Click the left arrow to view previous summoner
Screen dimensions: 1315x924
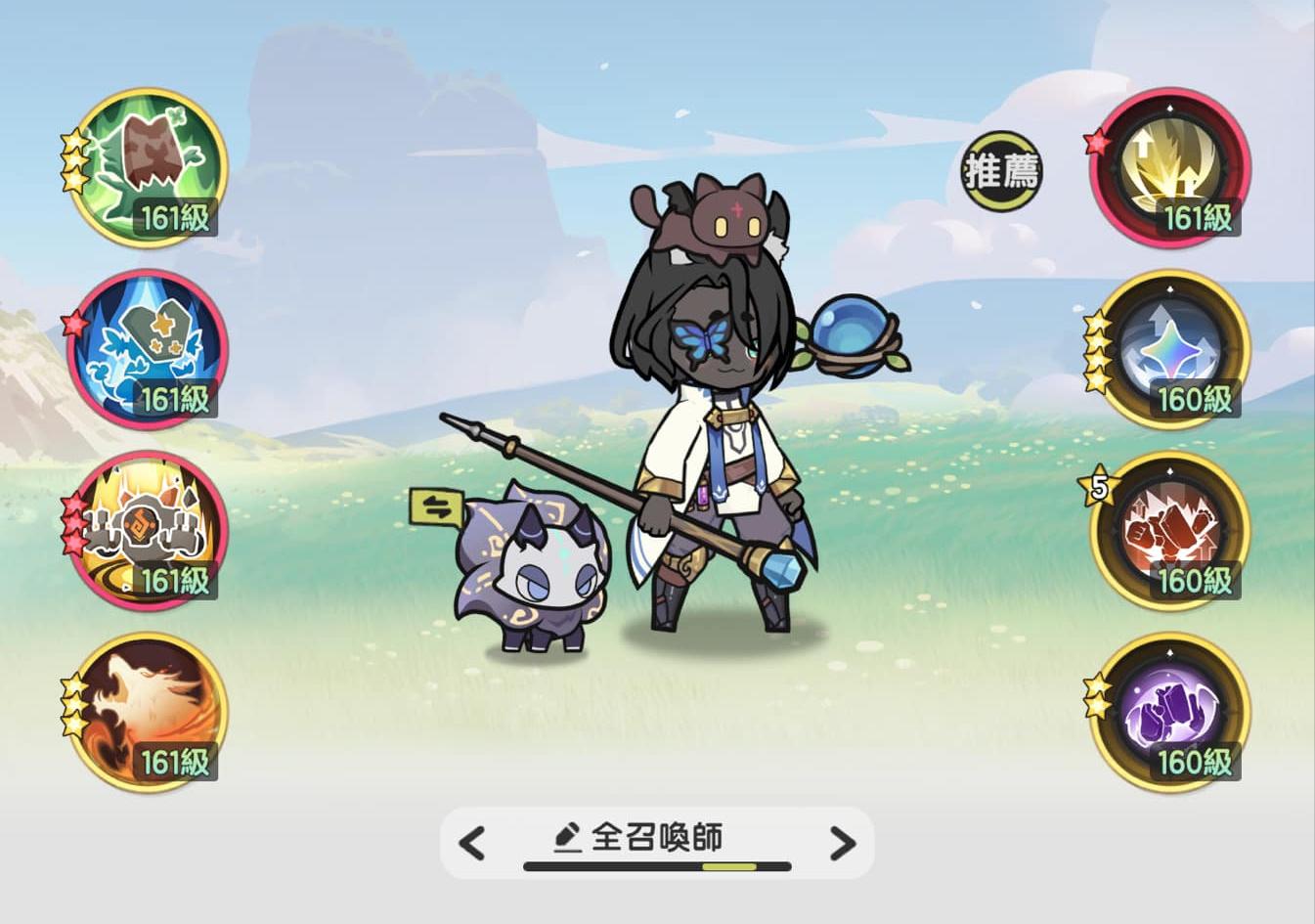tap(472, 843)
